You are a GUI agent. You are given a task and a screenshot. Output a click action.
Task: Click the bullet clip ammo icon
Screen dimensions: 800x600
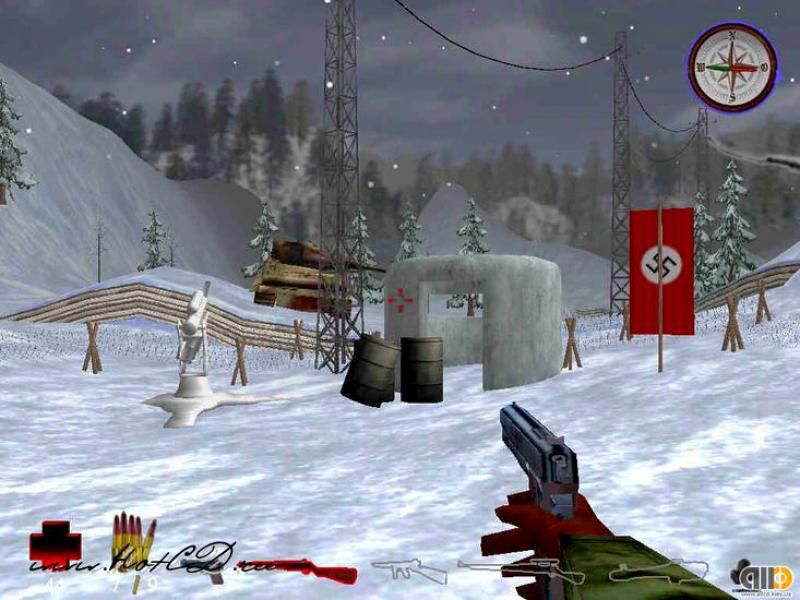click(x=133, y=541)
